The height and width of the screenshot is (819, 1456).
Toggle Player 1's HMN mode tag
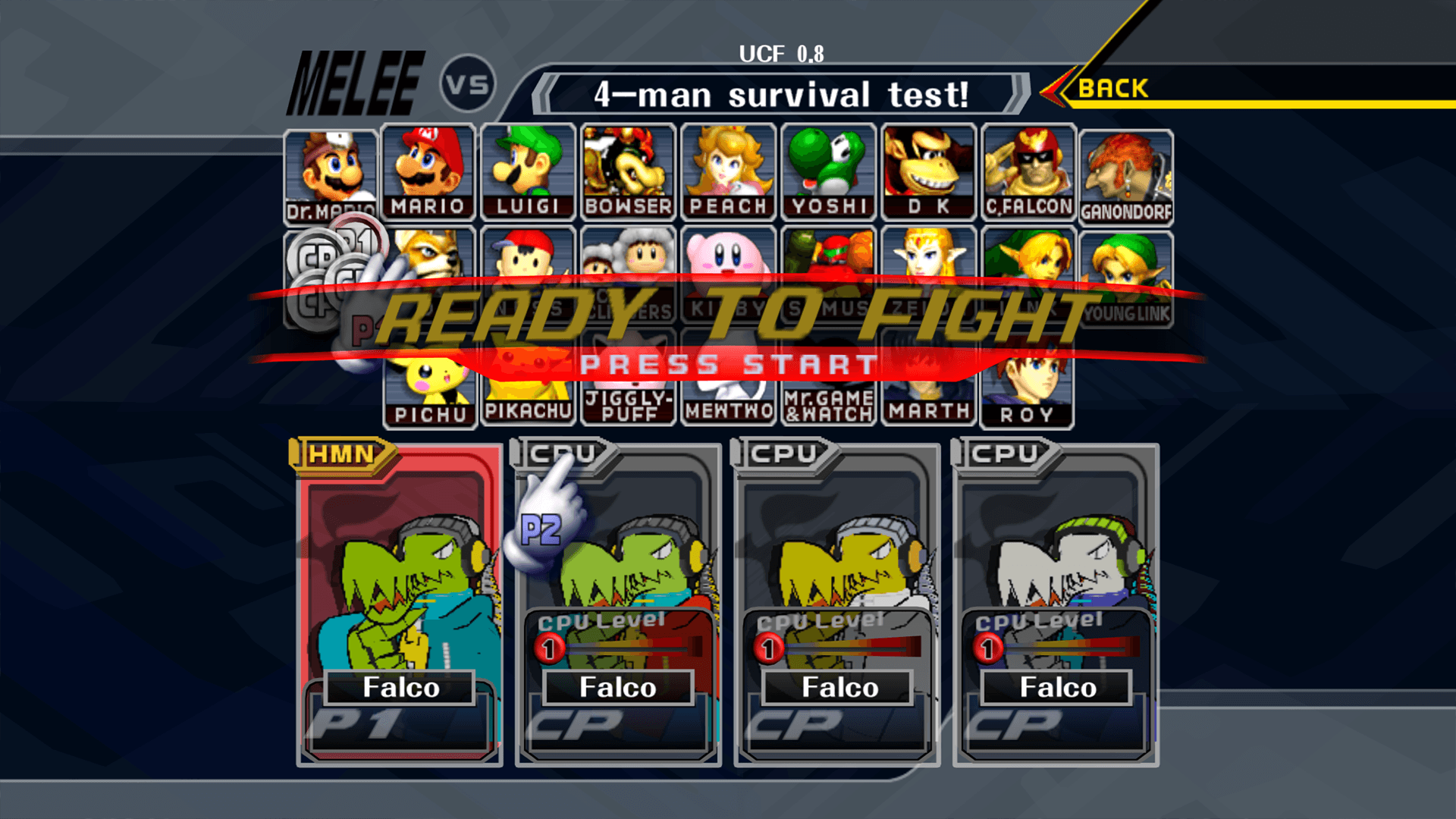click(x=340, y=456)
